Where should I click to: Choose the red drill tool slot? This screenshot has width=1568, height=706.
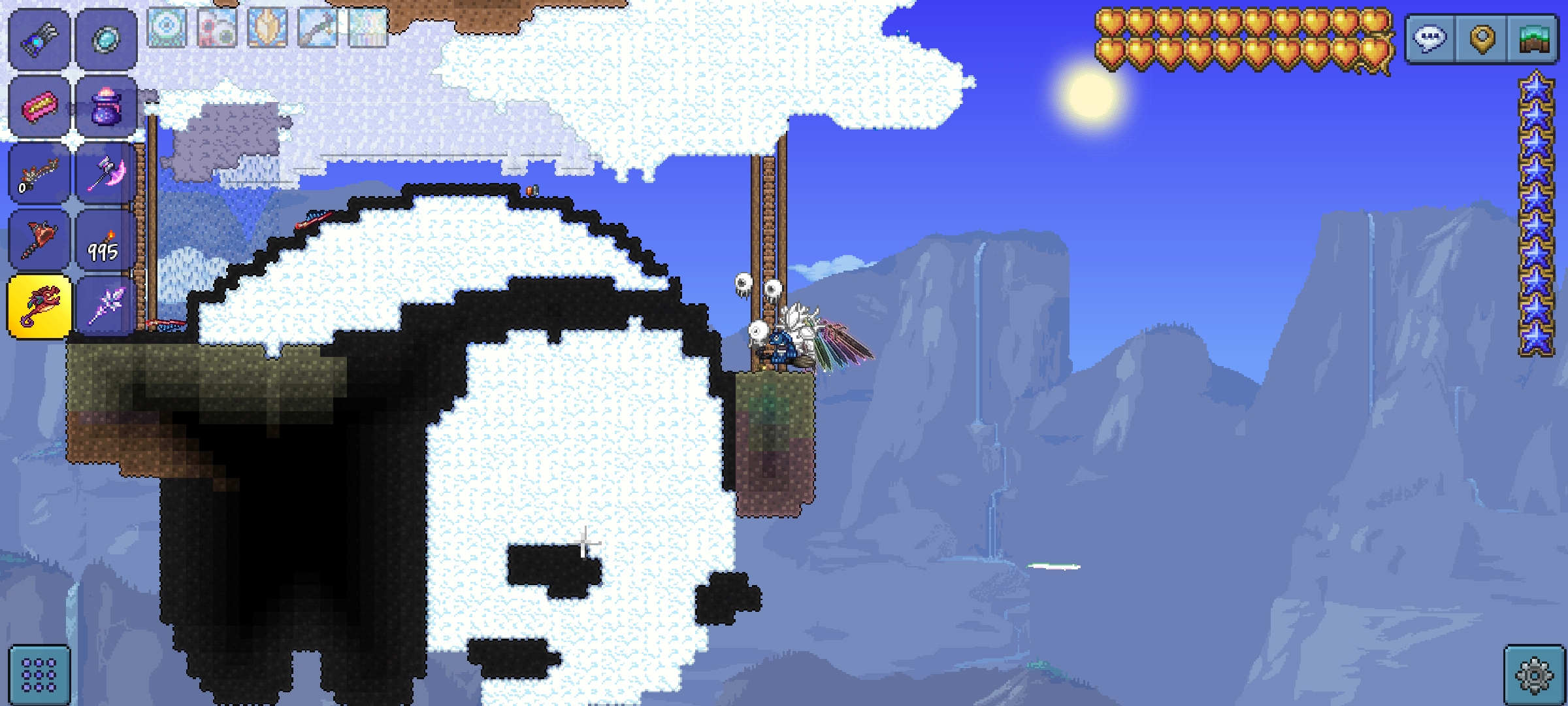click(x=39, y=241)
